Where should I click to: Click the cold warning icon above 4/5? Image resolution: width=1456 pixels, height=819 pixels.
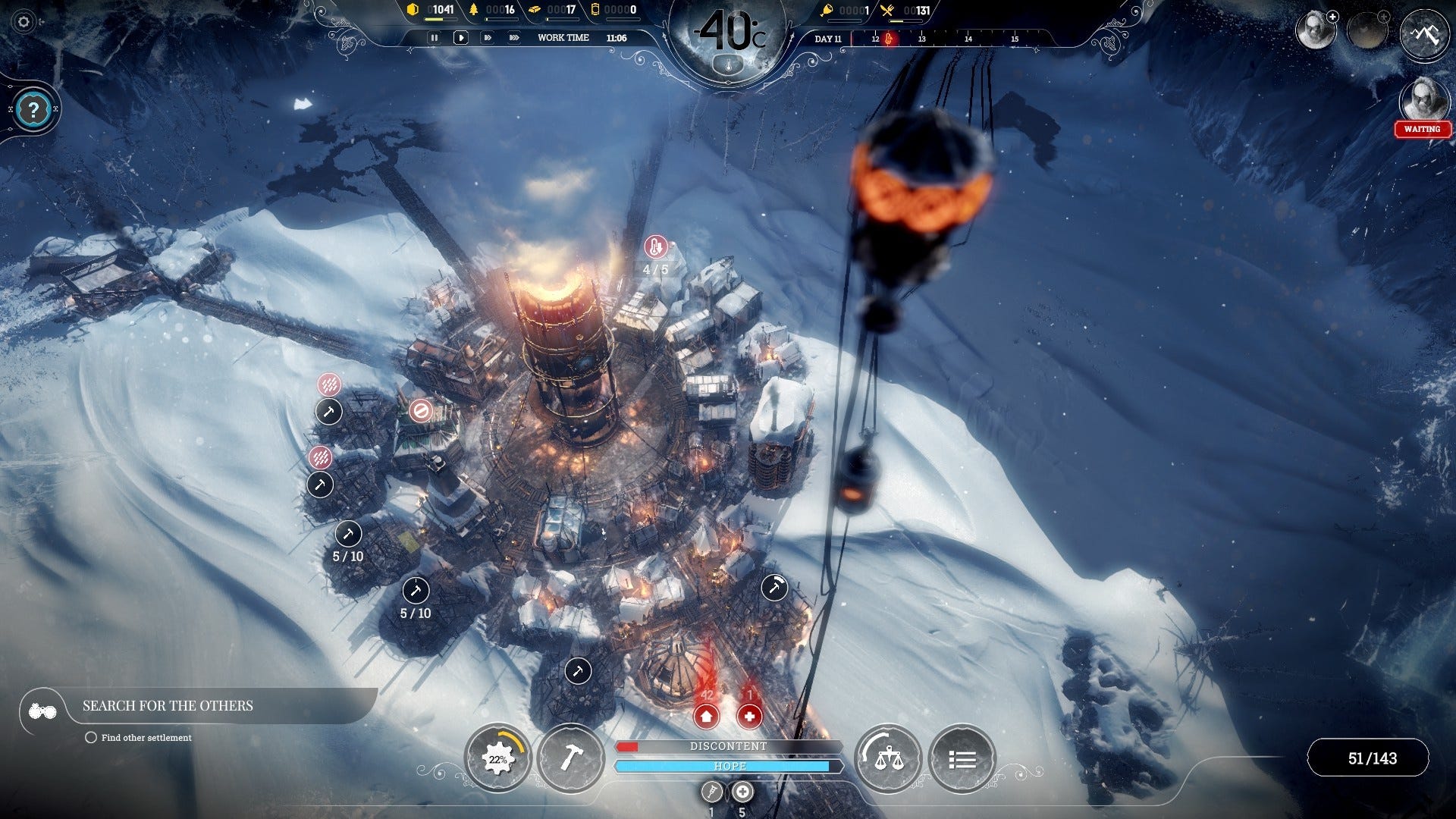(655, 247)
